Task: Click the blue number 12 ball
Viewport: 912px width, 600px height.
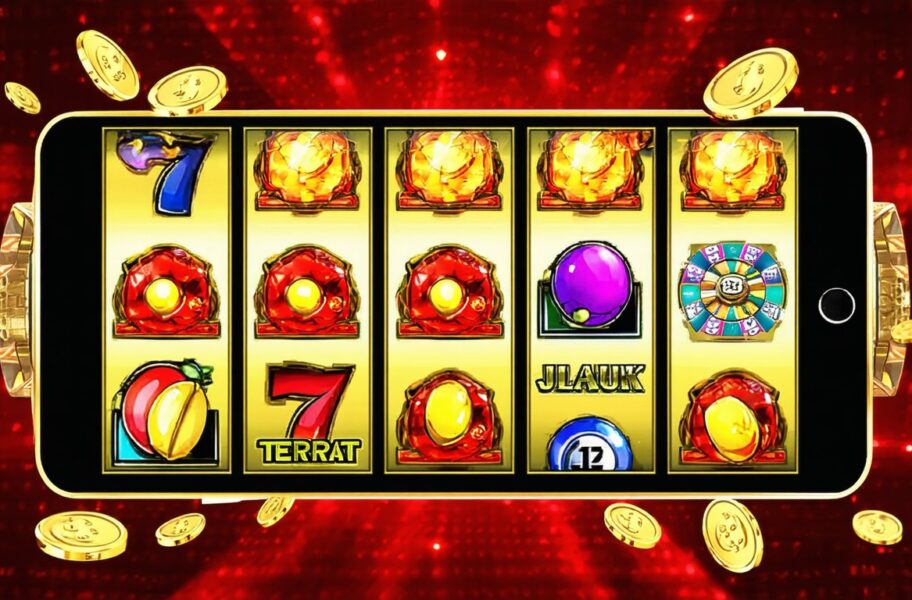Action: pos(589,447)
